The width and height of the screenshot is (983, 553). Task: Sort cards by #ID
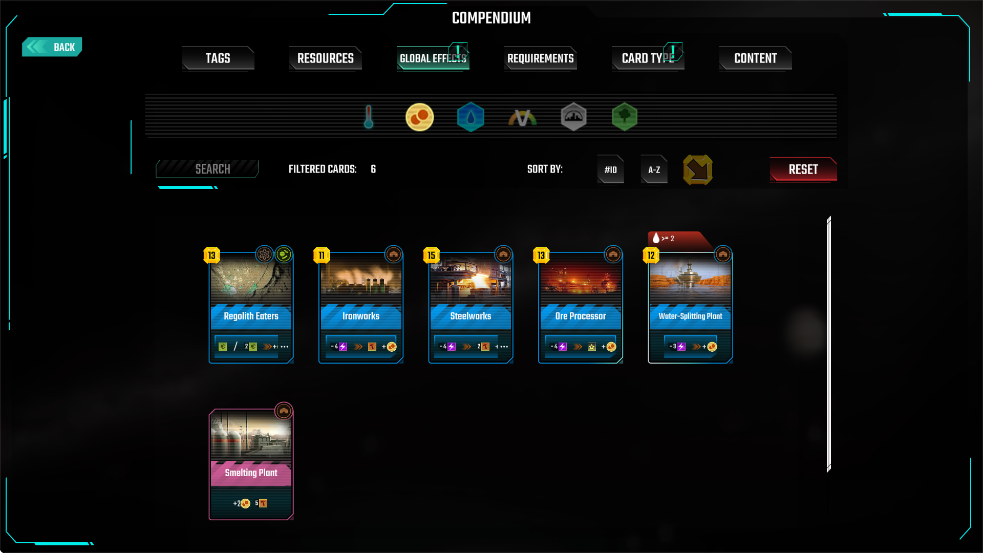point(611,170)
